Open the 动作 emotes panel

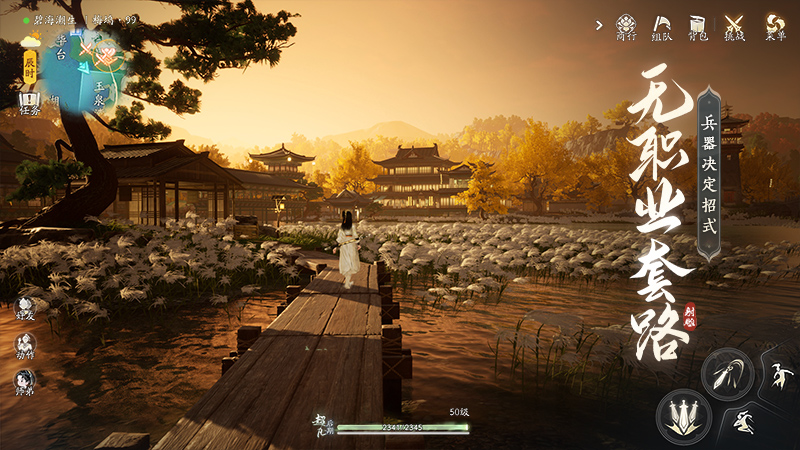[25, 346]
